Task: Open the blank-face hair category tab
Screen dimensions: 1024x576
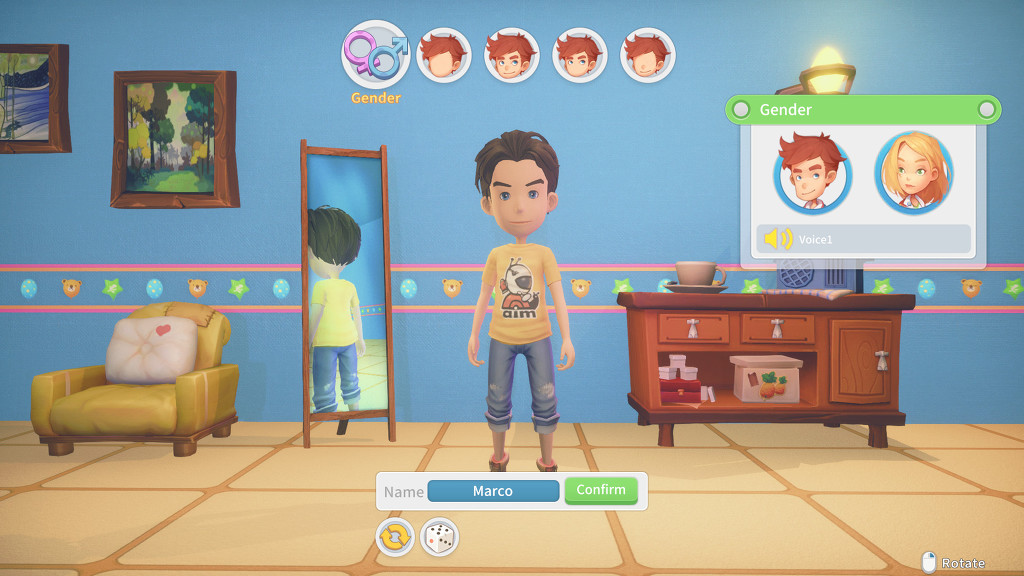Action: point(443,55)
